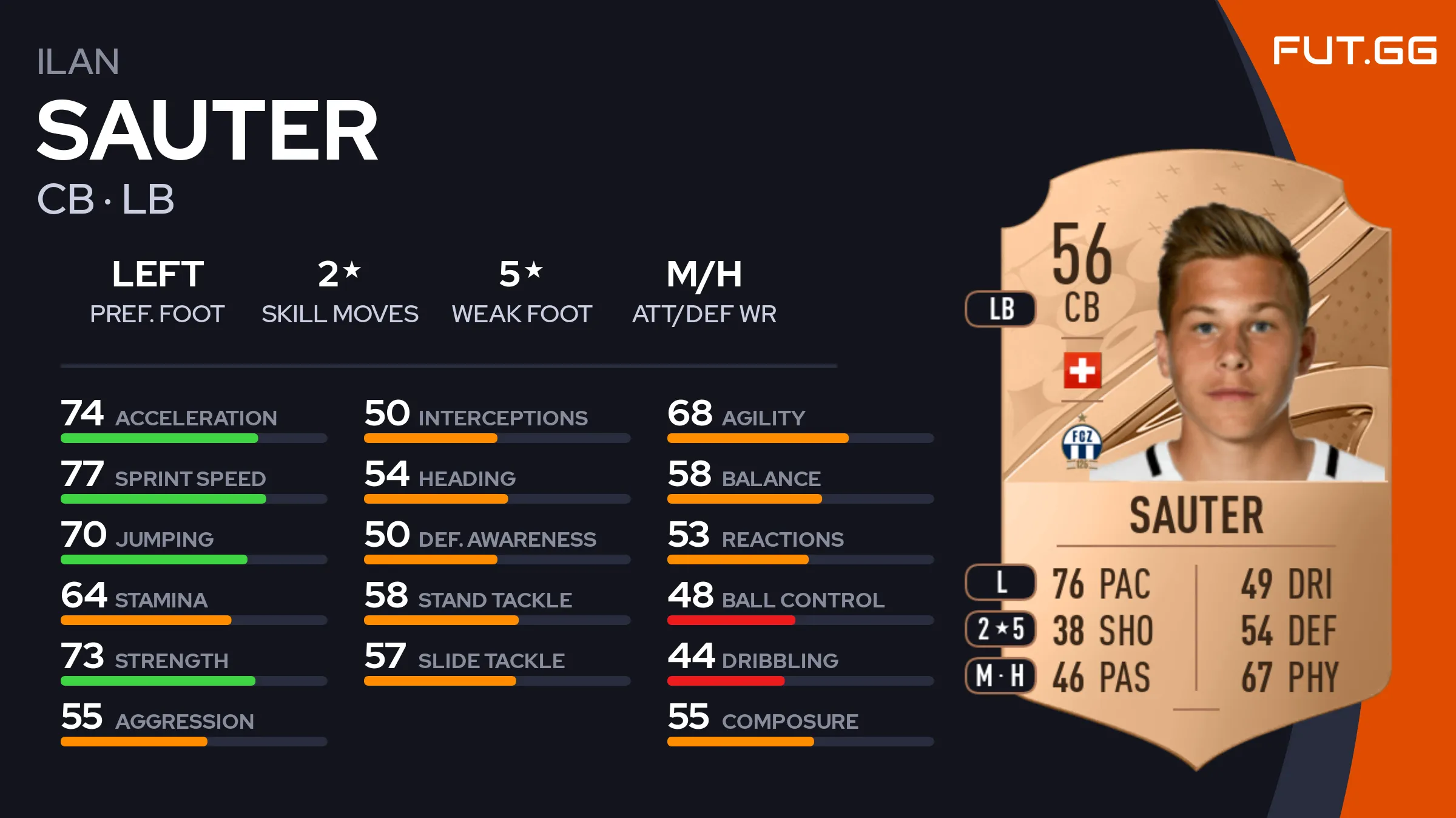1456x818 pixels.
Task: Click the LB alternate position badge
Action: tap(1001, 309)
